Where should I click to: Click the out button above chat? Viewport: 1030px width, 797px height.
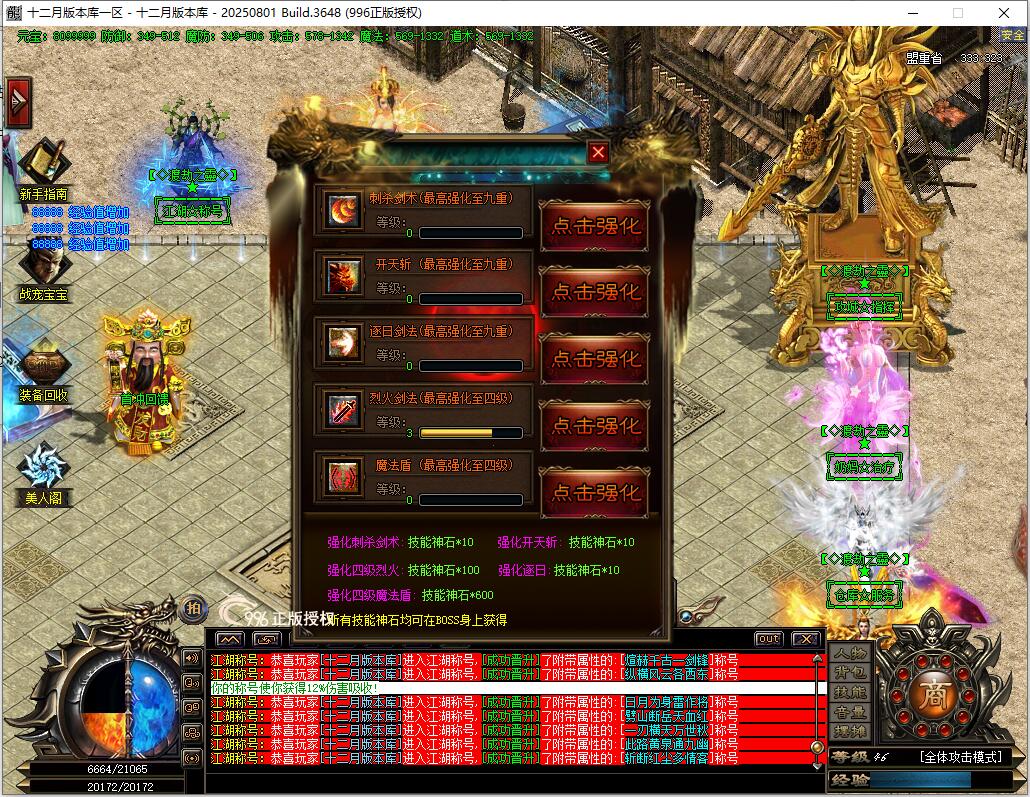tap(768, 638)
